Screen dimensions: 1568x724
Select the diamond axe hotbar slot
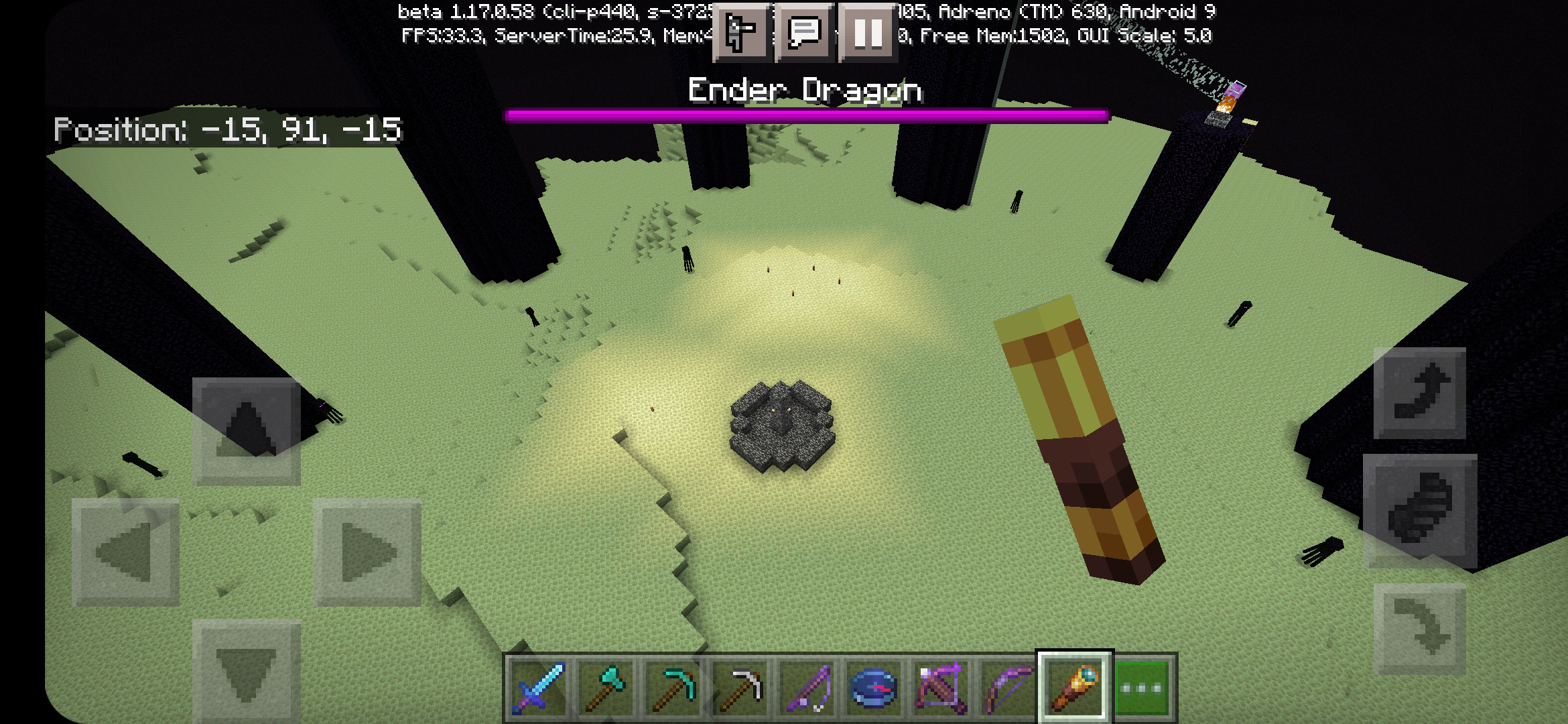(605, 688)
